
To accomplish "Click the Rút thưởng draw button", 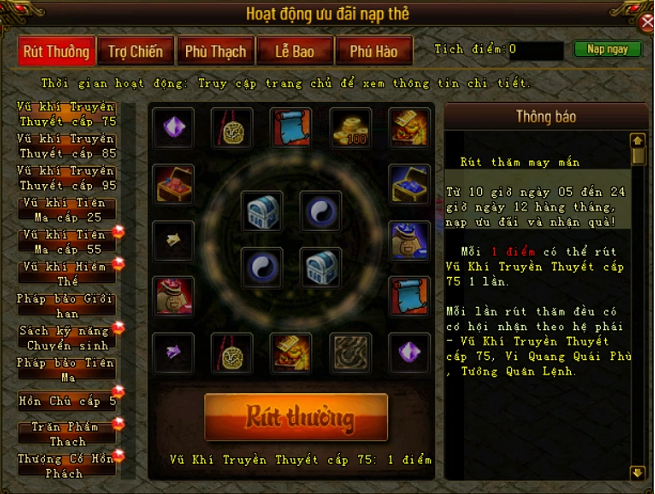I will (296, 417).
